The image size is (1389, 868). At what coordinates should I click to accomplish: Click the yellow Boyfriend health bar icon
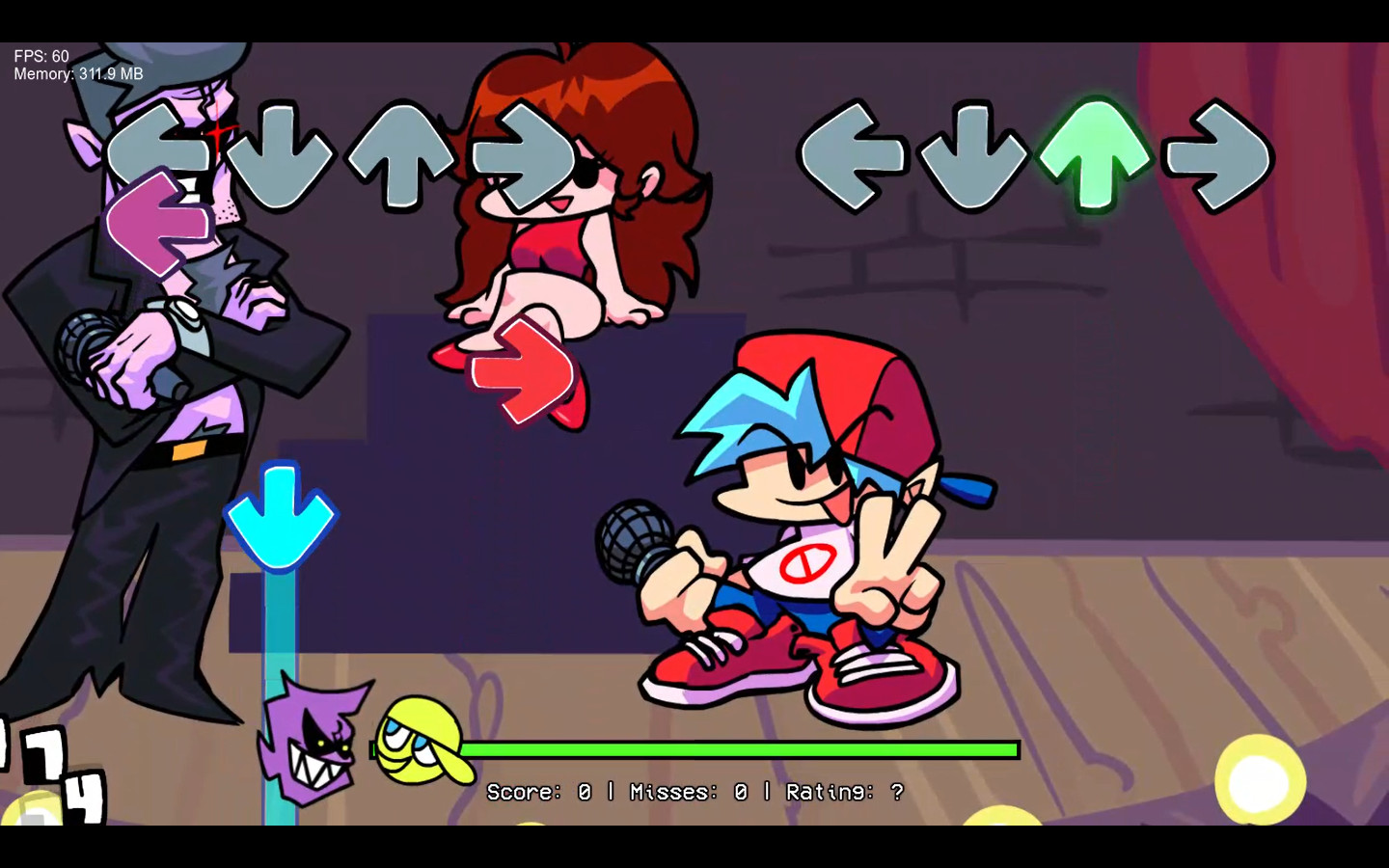[x=415, y=747]
